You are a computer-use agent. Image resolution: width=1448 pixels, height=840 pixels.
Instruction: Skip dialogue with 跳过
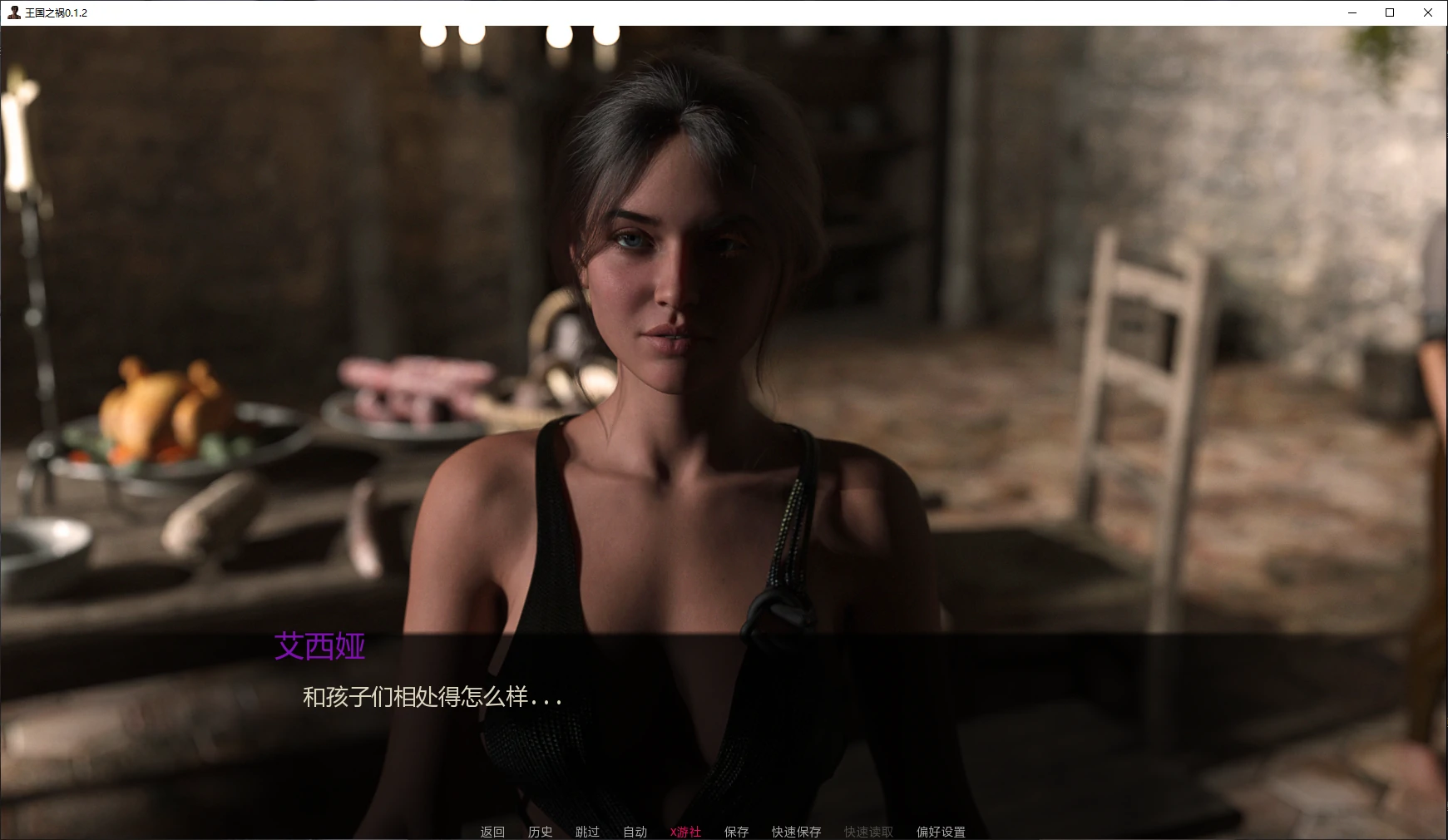pos(587,832)
